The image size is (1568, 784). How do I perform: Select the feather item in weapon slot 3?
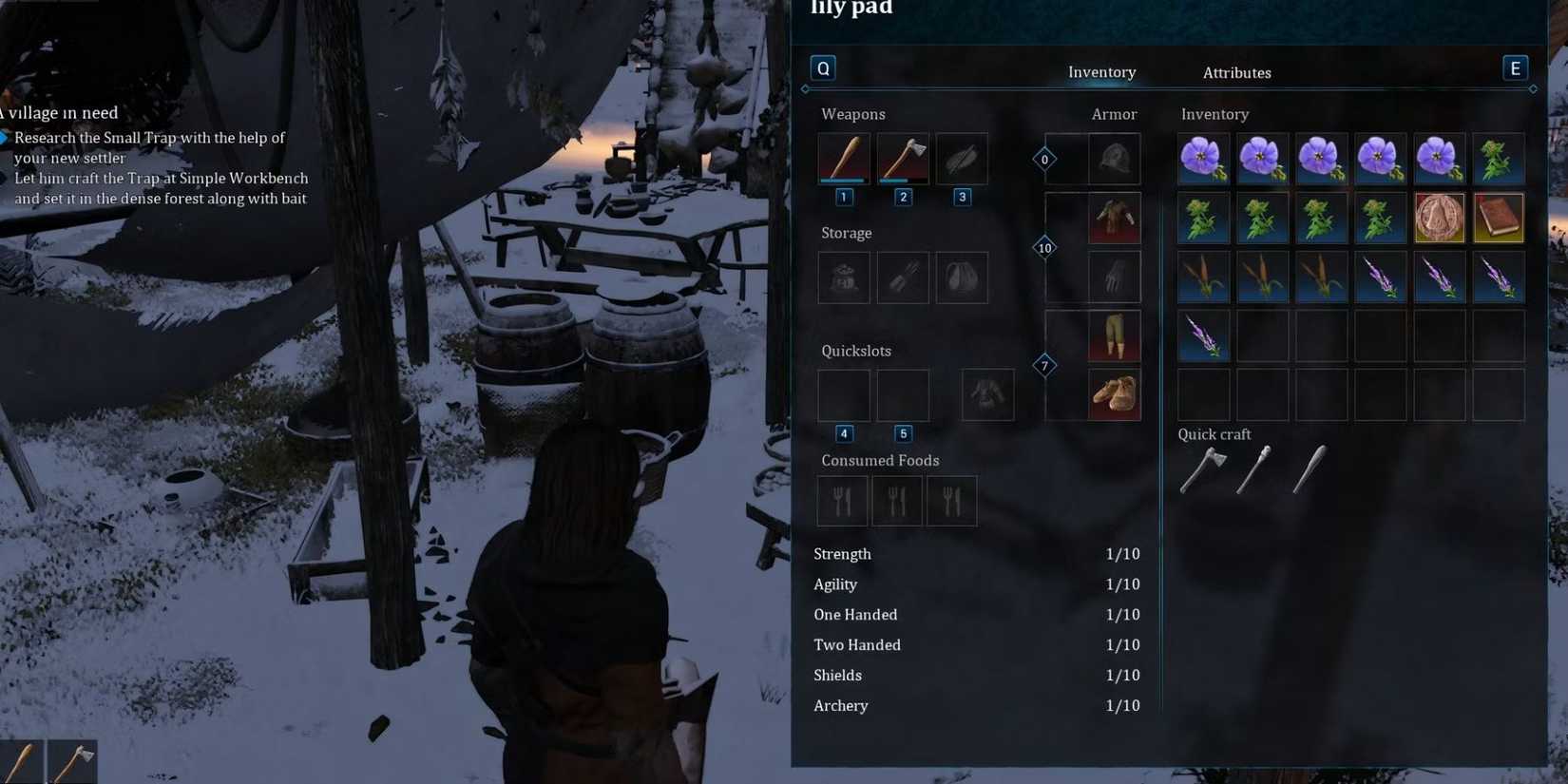961,159
